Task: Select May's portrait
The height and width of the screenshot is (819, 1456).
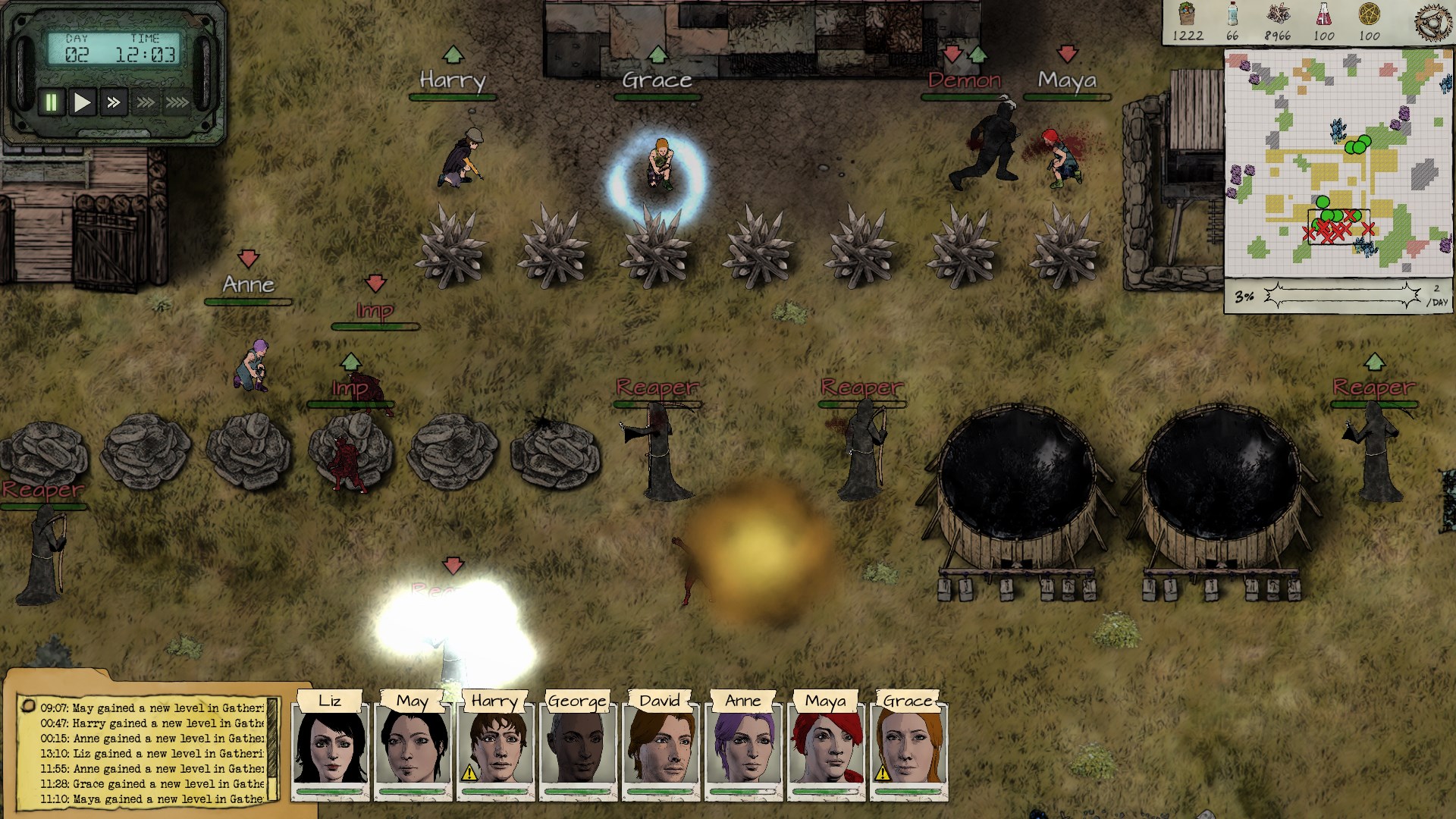Action: point(413,748)
